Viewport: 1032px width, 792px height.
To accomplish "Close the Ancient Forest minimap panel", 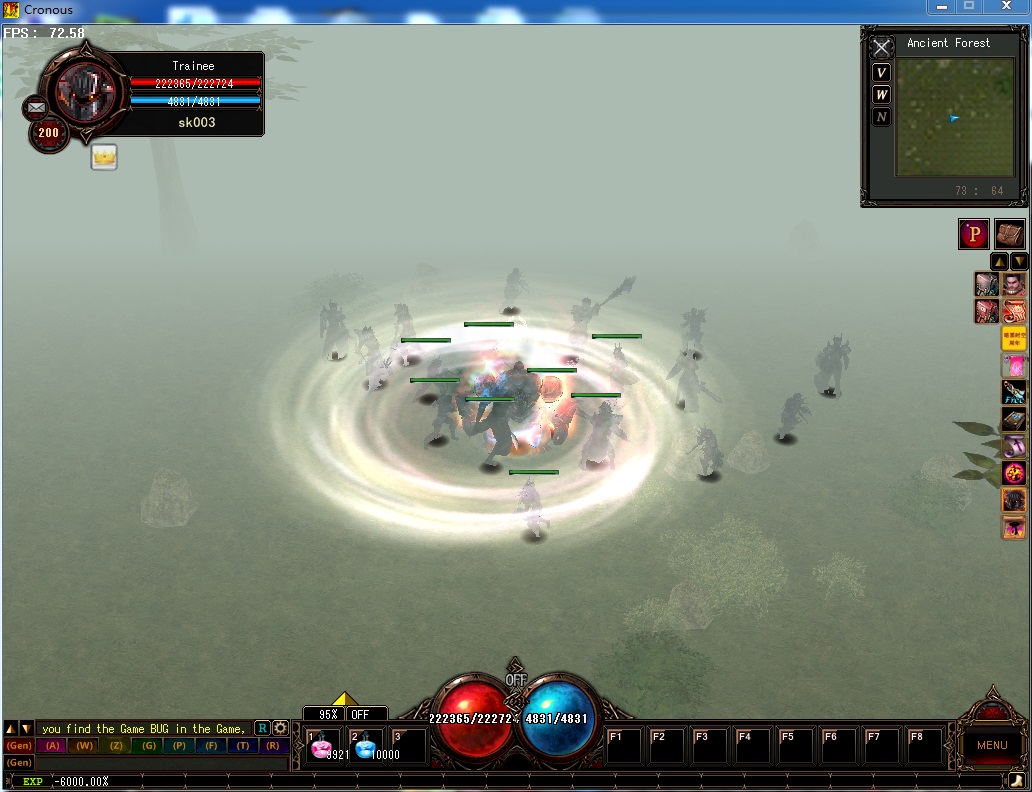I will coord(881,48).
